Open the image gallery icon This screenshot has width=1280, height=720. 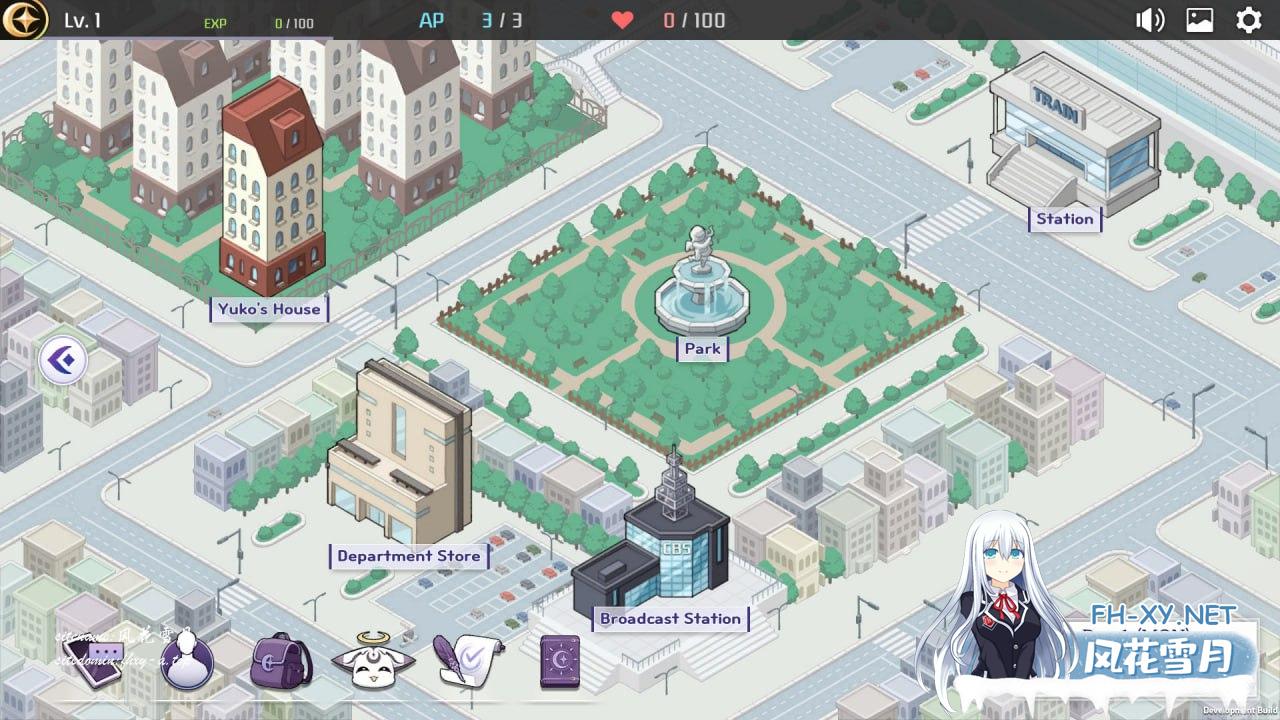pos(1200,20)
